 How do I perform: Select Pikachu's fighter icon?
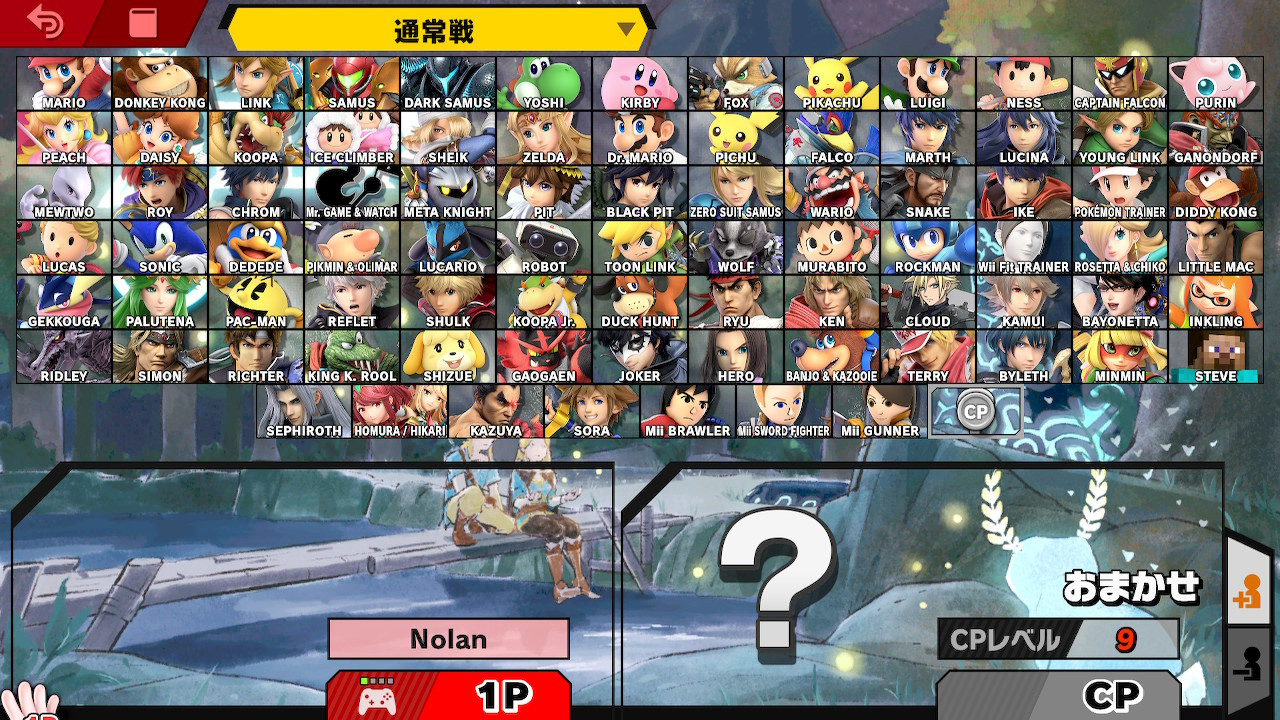tap(832, 84)
